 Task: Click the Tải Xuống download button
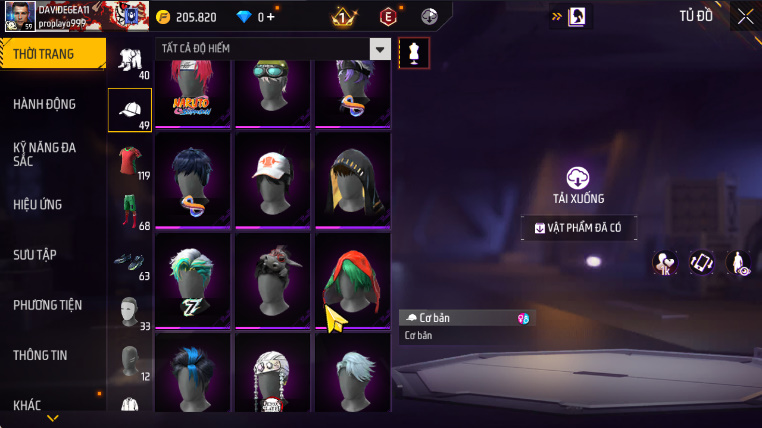click(578, 185)
